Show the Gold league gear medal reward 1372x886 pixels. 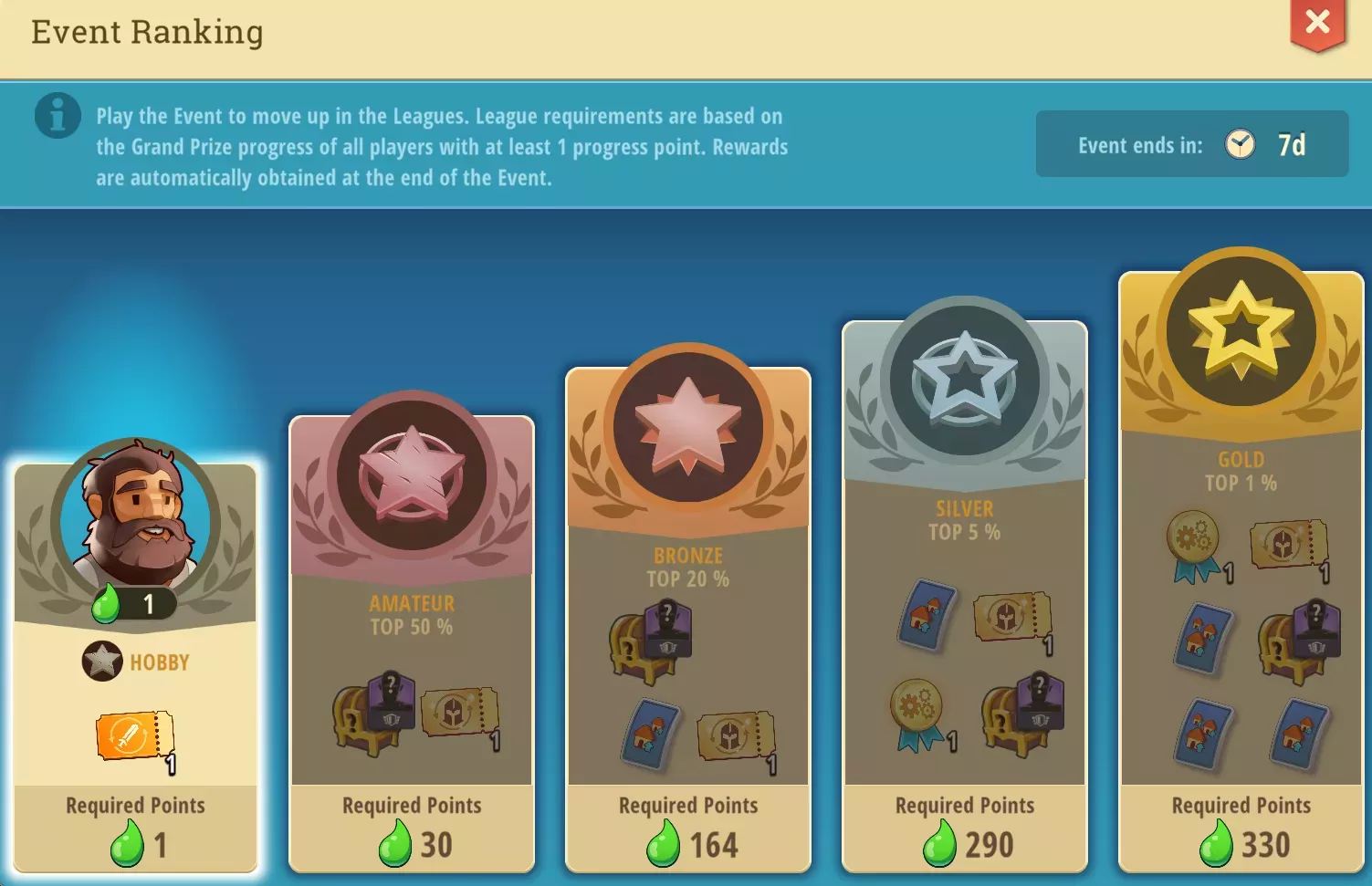click(1194, 546)
